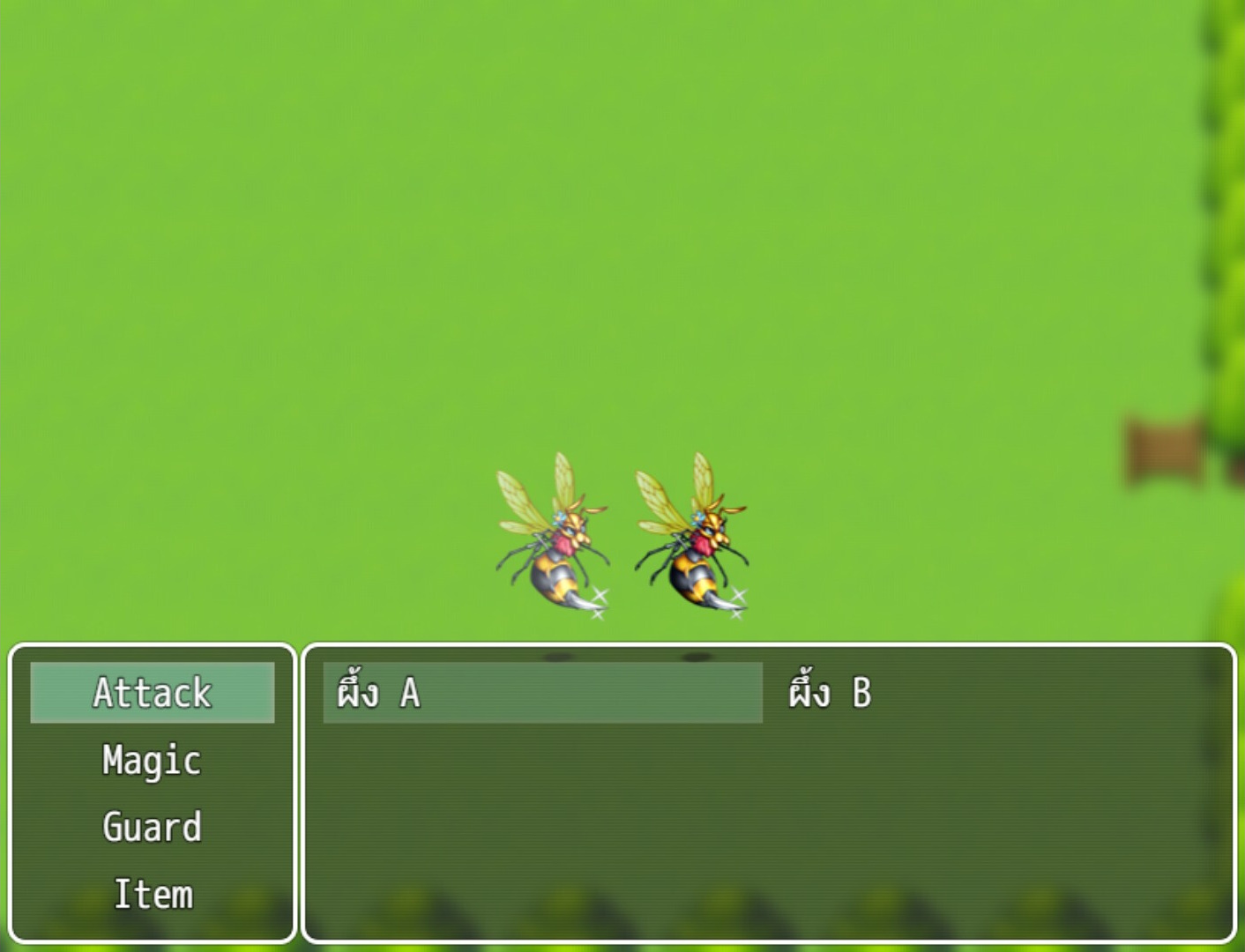Screen dimensions: 1245x952
Task: Click the highlighted Attack selection bar
Action: (x=154, y=694)
